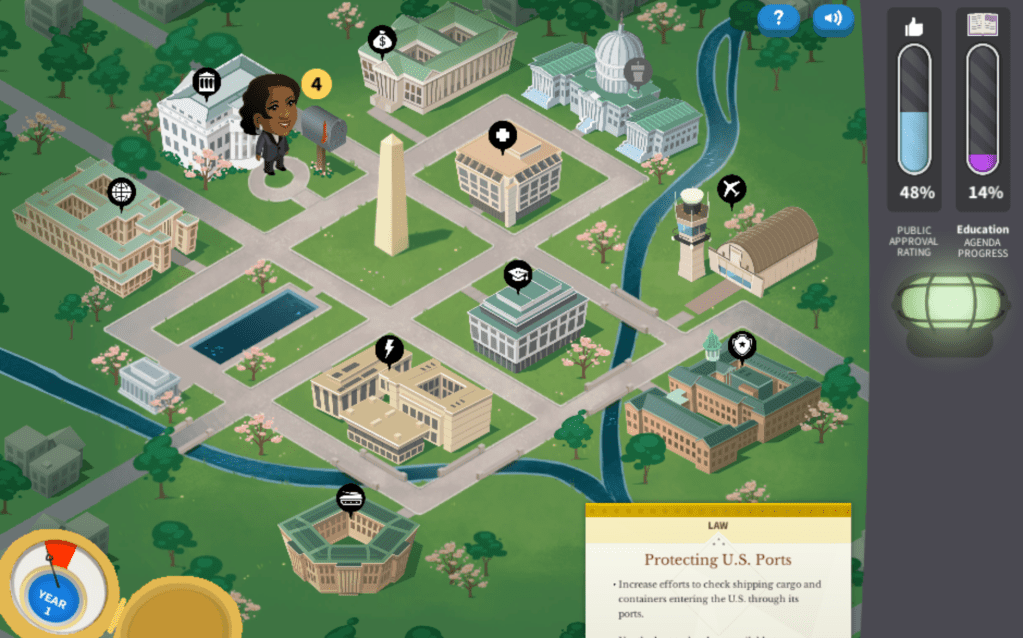Viewport: 1023px width, 638px height.
Task: Select the lightning bolt energy marker
Action: point(389,349)
